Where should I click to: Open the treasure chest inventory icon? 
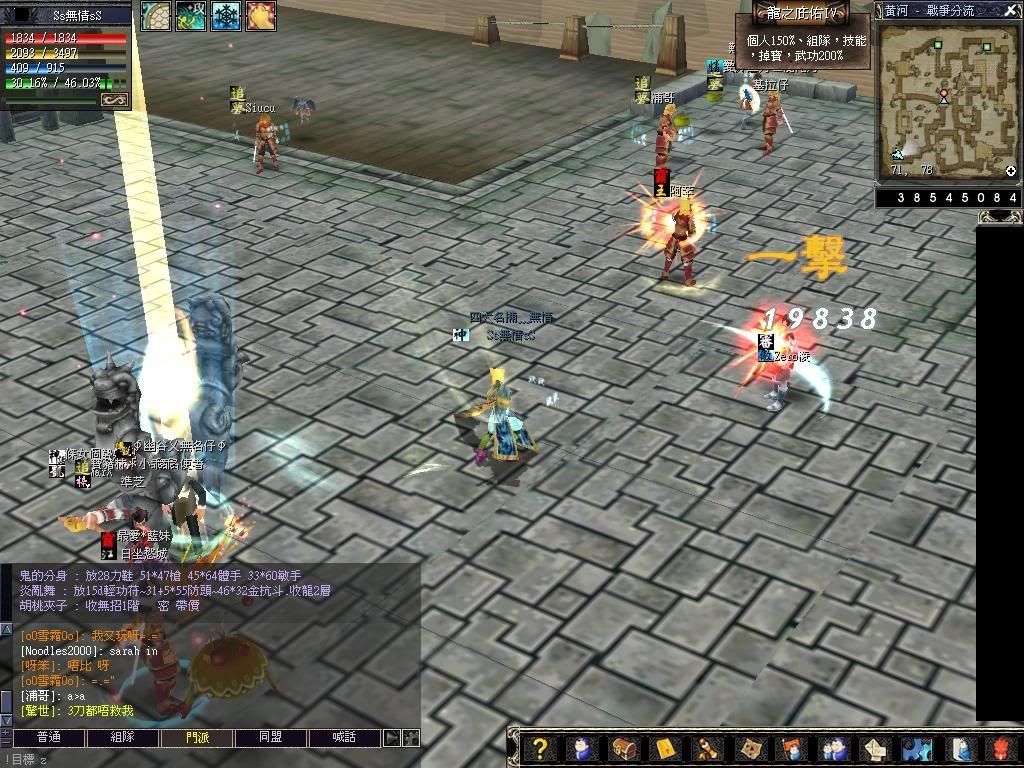pos(624,748)
